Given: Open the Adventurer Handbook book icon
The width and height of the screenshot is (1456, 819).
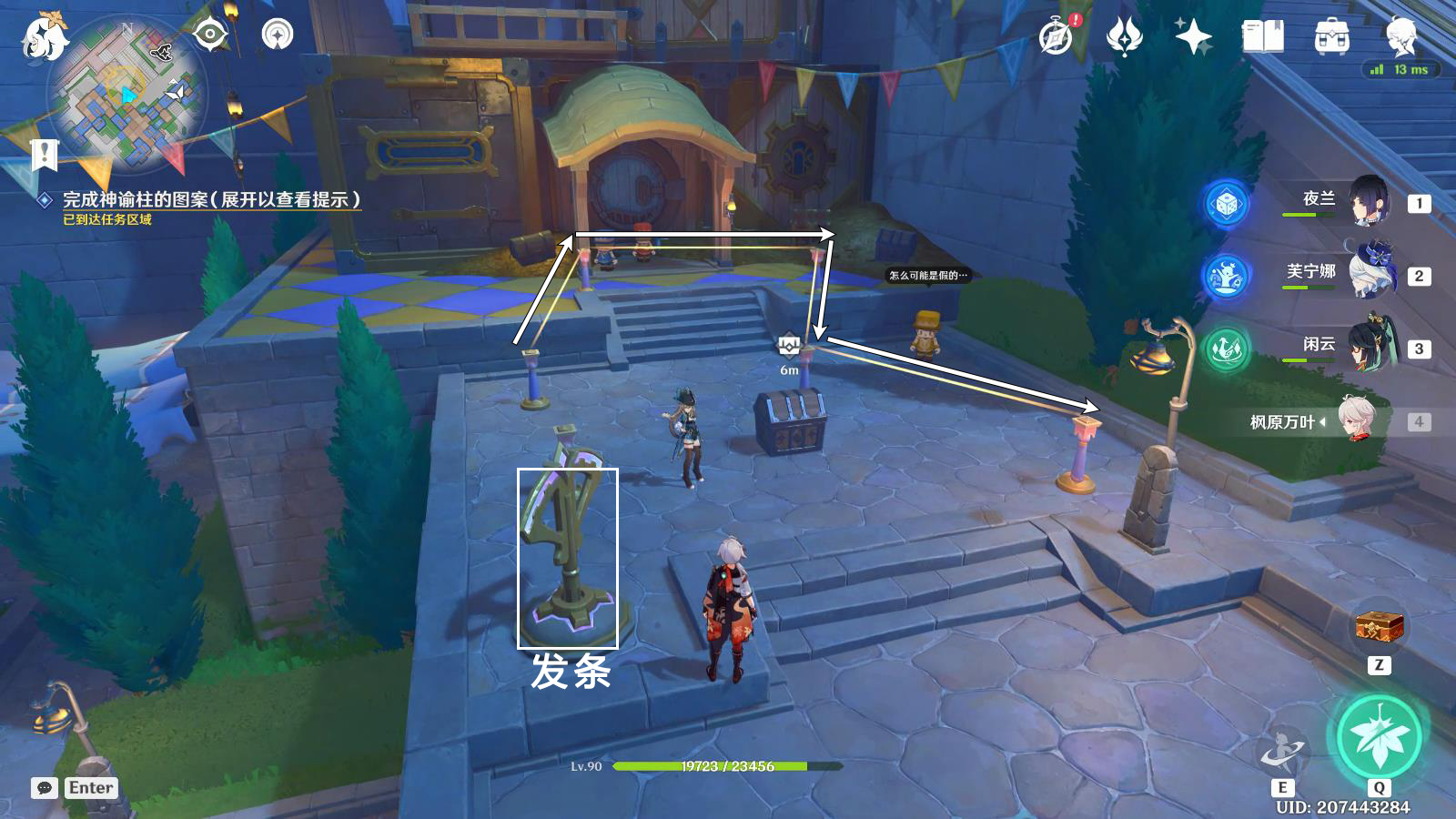Looking at the screenshot, I should pyautogui.click(x=1262, y=37).
